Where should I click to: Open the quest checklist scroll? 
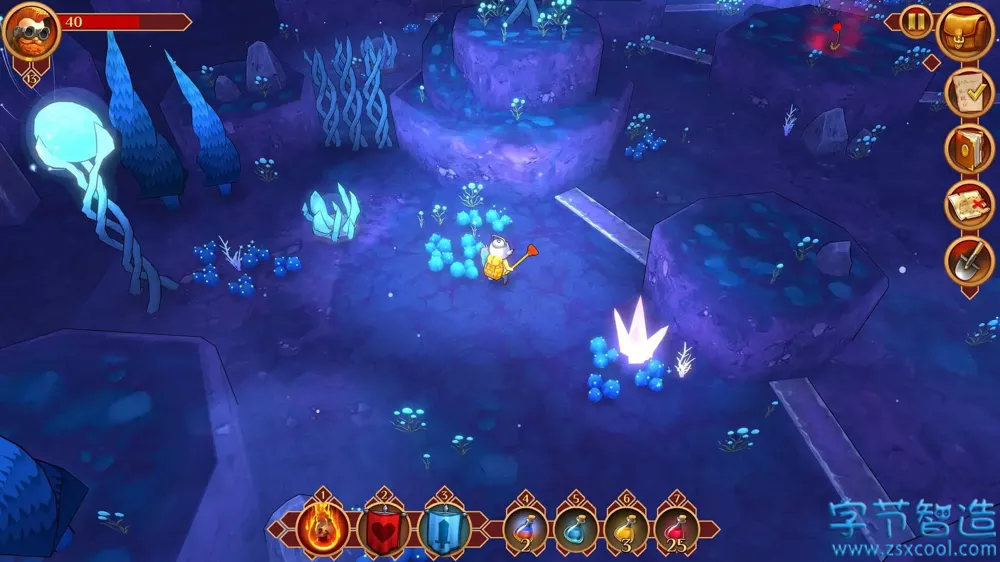[x=969, y=92]
